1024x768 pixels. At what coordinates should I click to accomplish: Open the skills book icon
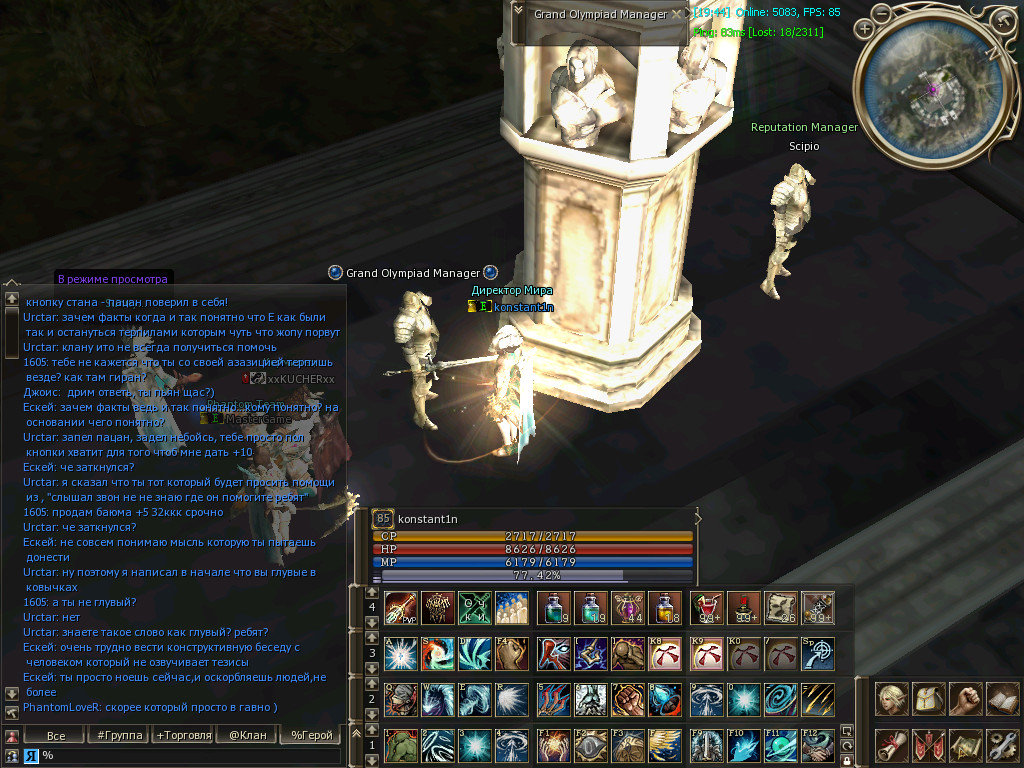pyautogui.click(x=1001, y=698)
